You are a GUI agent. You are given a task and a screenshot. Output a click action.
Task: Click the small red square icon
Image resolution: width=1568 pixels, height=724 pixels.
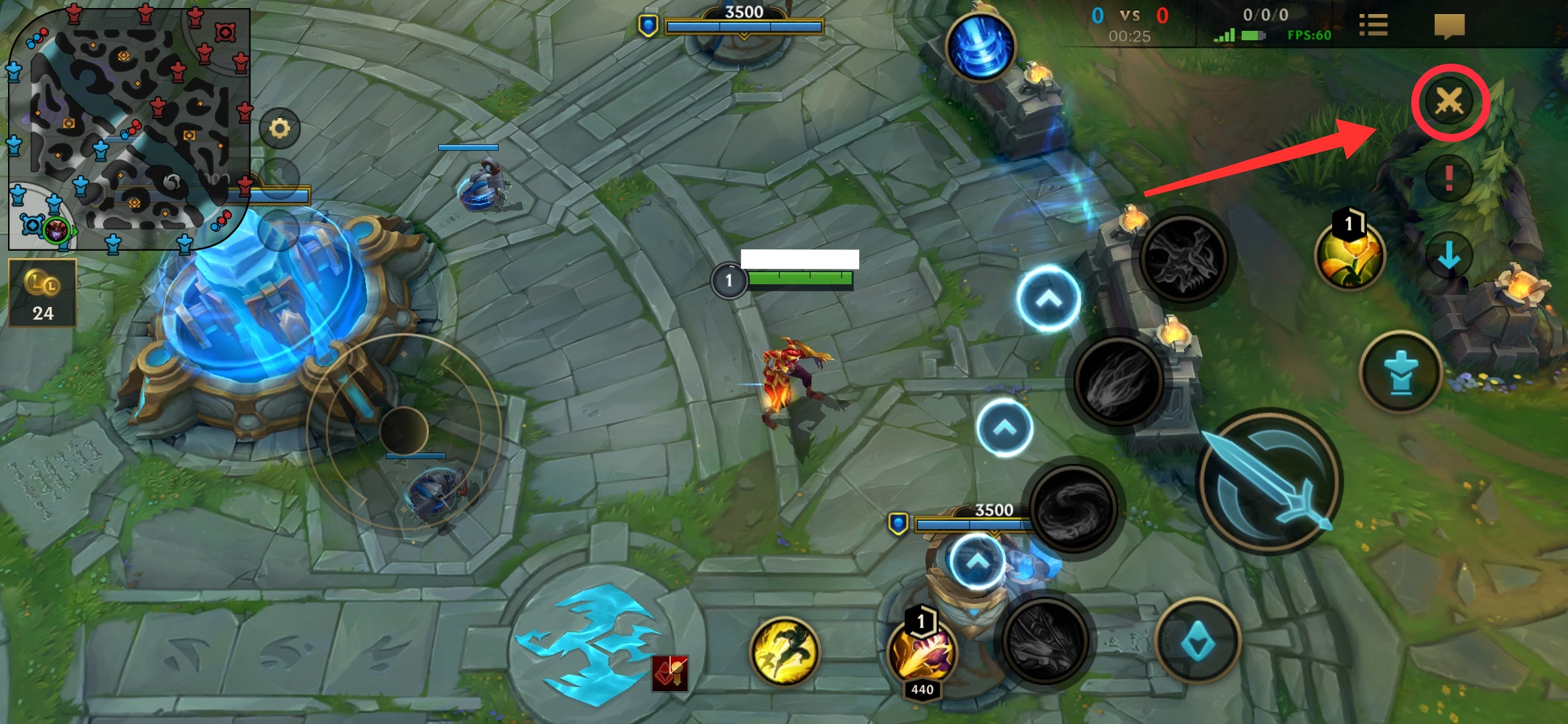tap(670, 672)
